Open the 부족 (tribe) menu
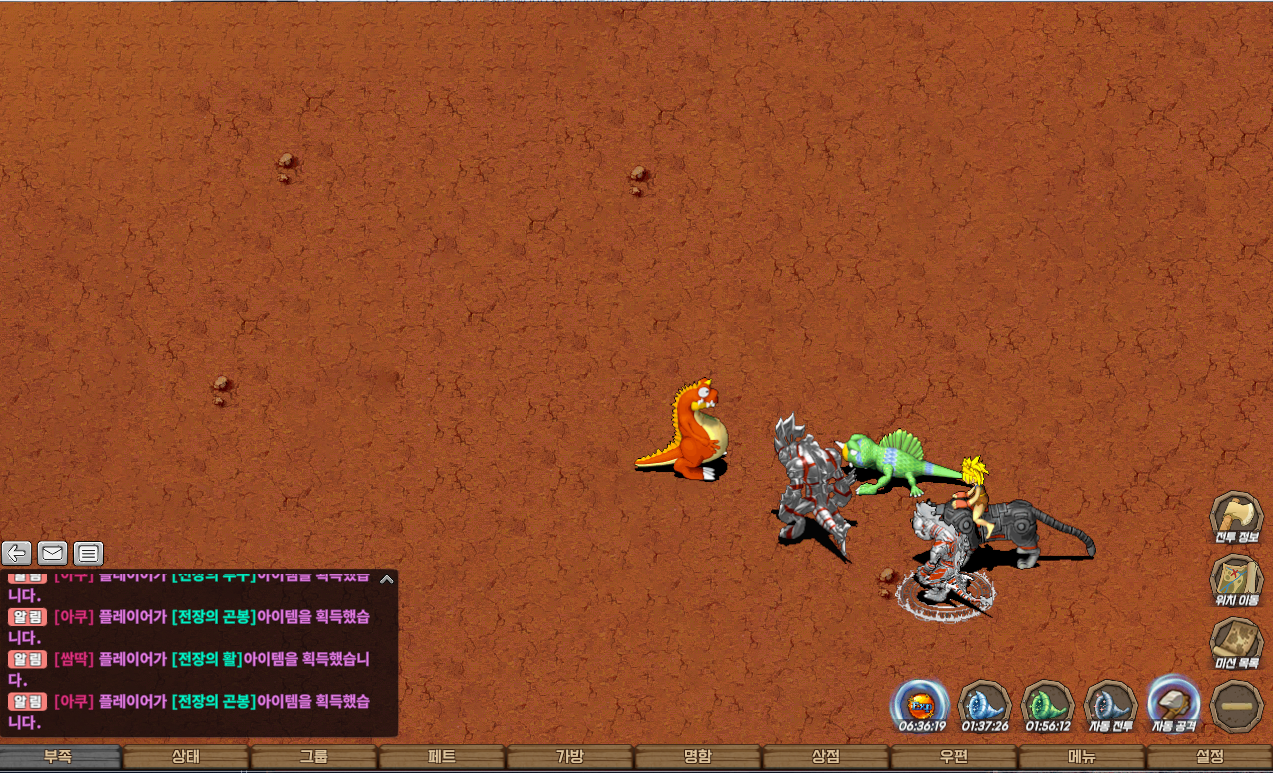This screenshot has height=773, width=1273. point(60,757)
